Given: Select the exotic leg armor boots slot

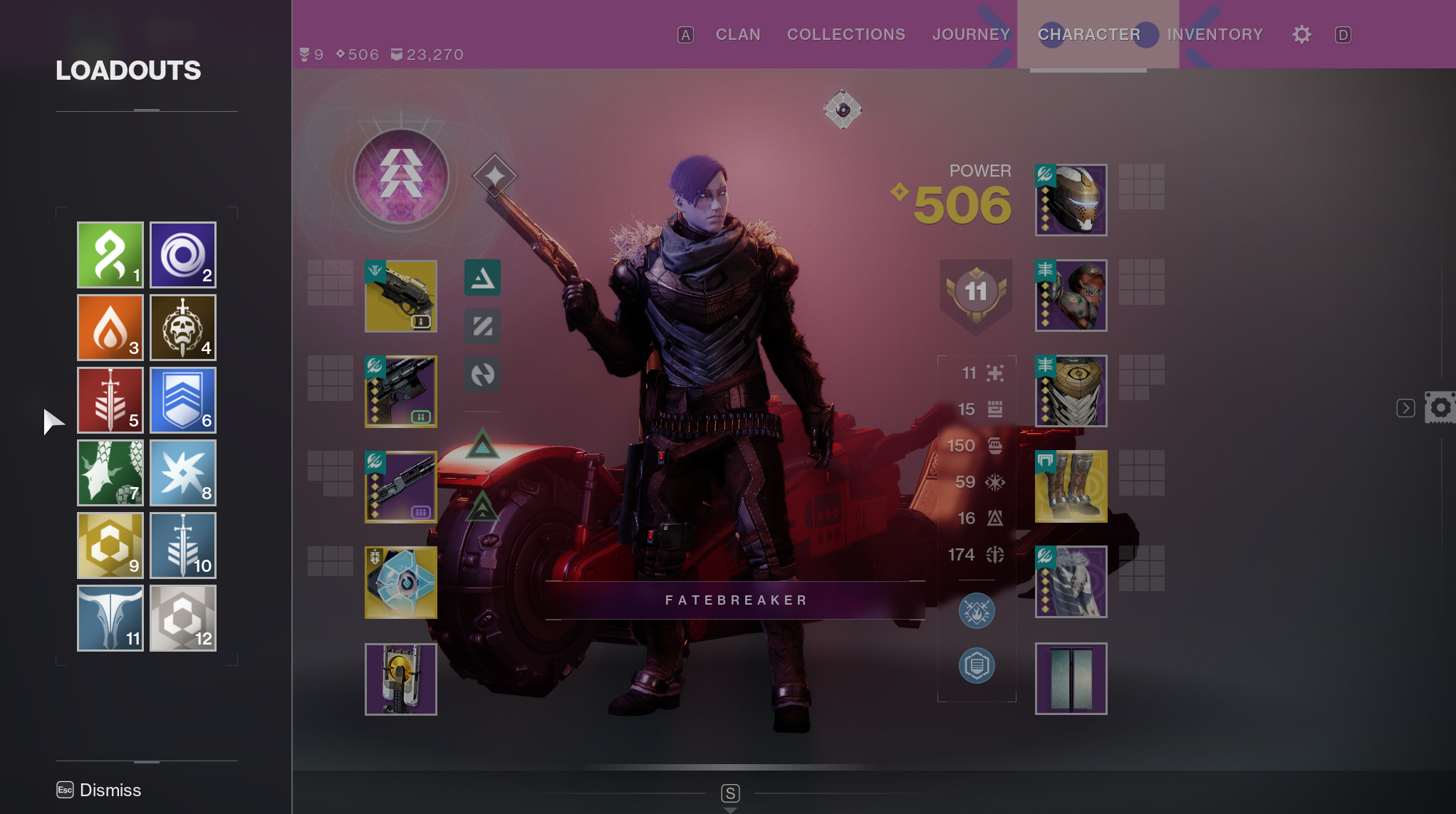Looking at the screenshot, I should [x=1071, y=486].
